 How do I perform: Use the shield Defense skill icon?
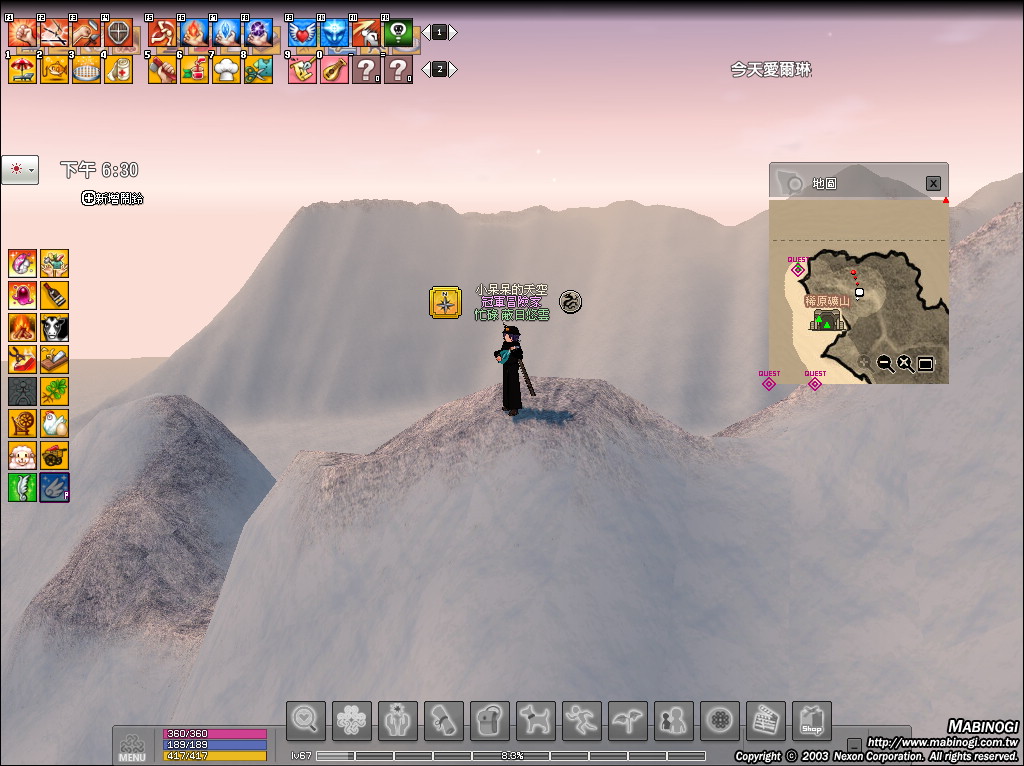[x=118, y=33]
